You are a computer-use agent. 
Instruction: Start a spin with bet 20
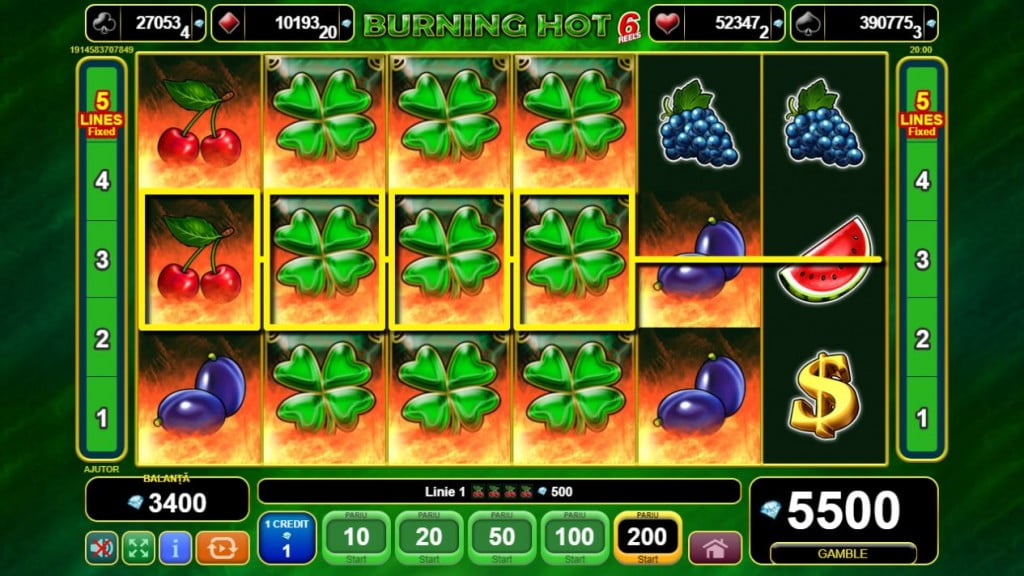pos(429,538)
